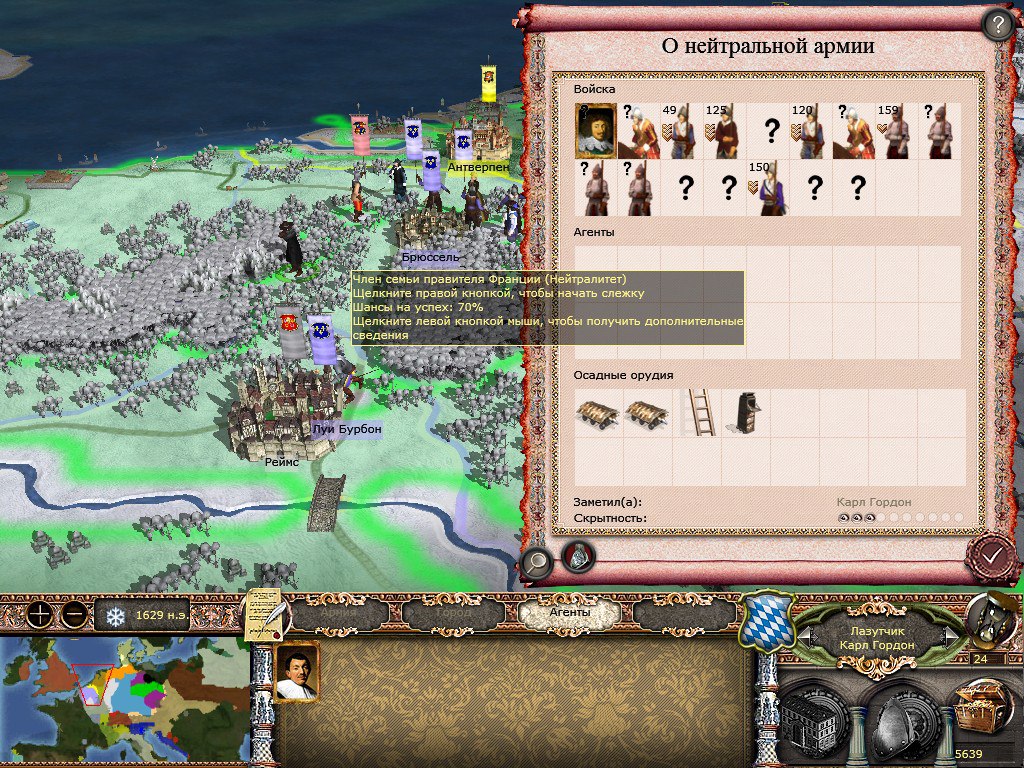Click the campaign minimap of Europe
This screenshot has height=768, width=1024.
point(124,701)
